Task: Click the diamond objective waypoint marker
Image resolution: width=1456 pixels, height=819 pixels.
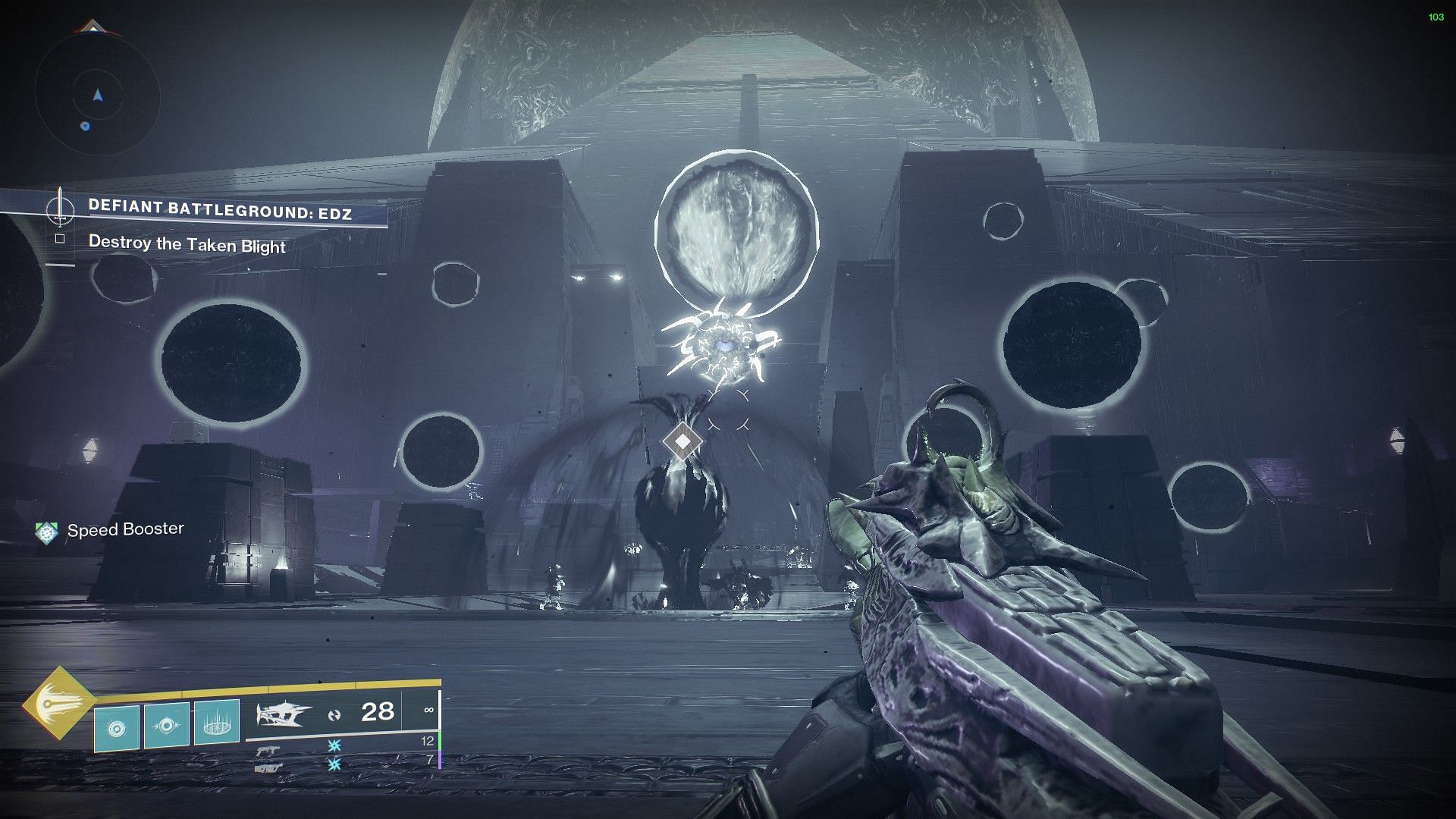Action: tap(682, 441)
